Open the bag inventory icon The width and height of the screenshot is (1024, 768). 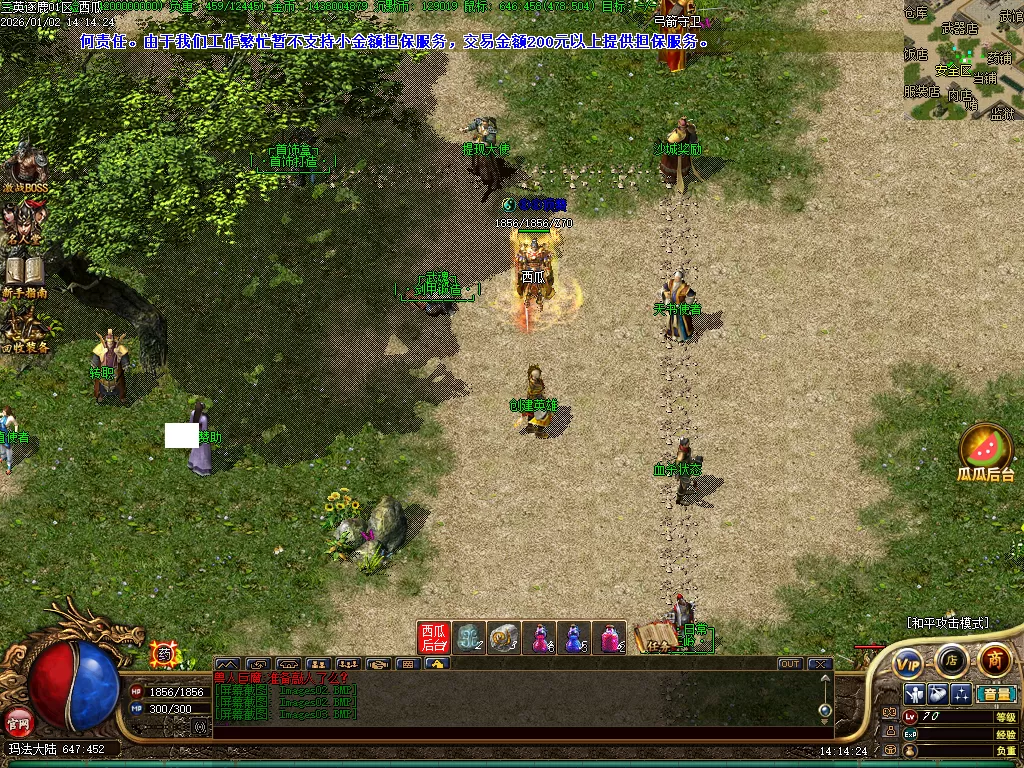pyautogui.click(x=937, y=694)
